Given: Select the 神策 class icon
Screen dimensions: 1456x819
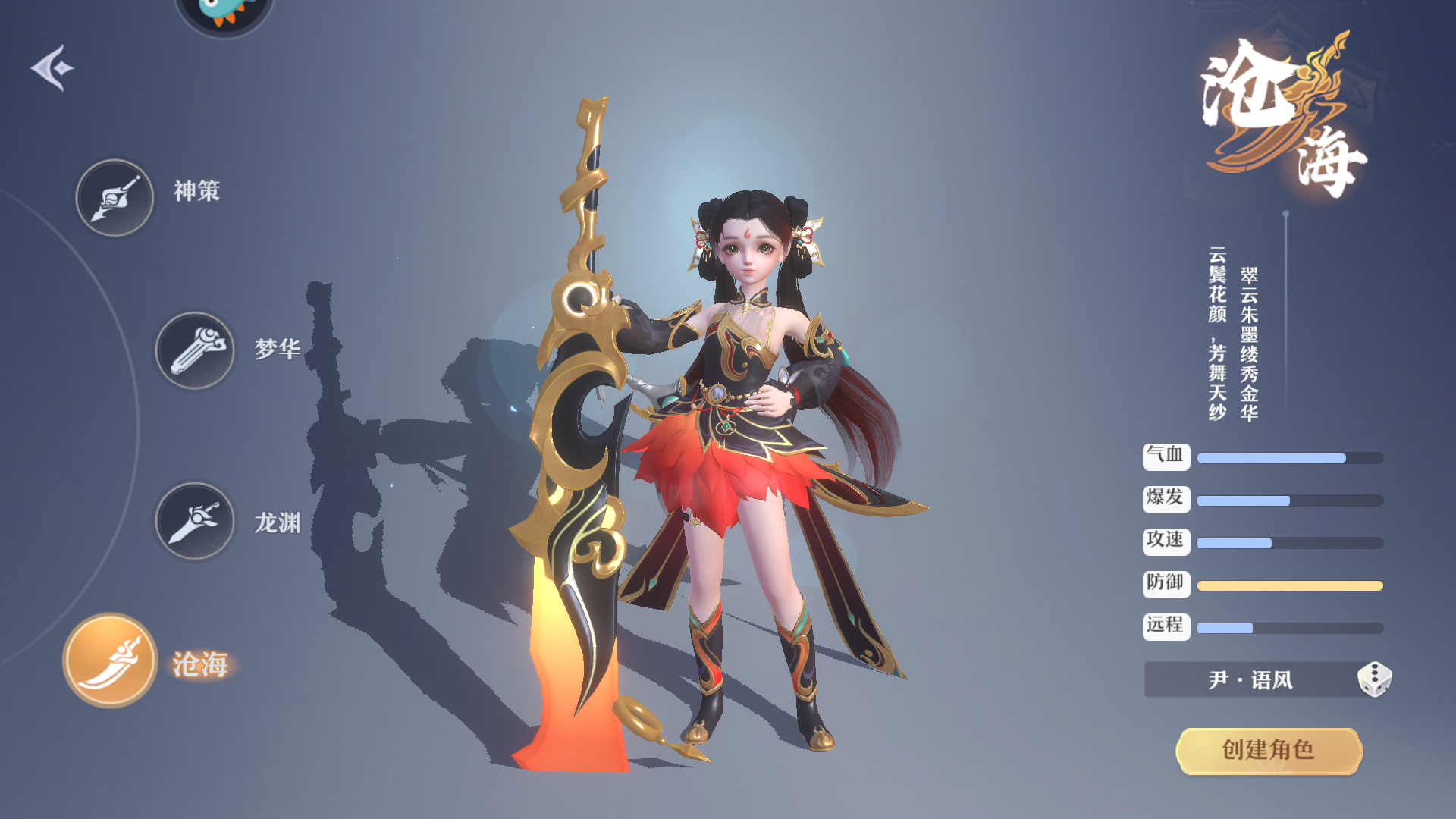Looking at the screenshot, I should (115, 198).
